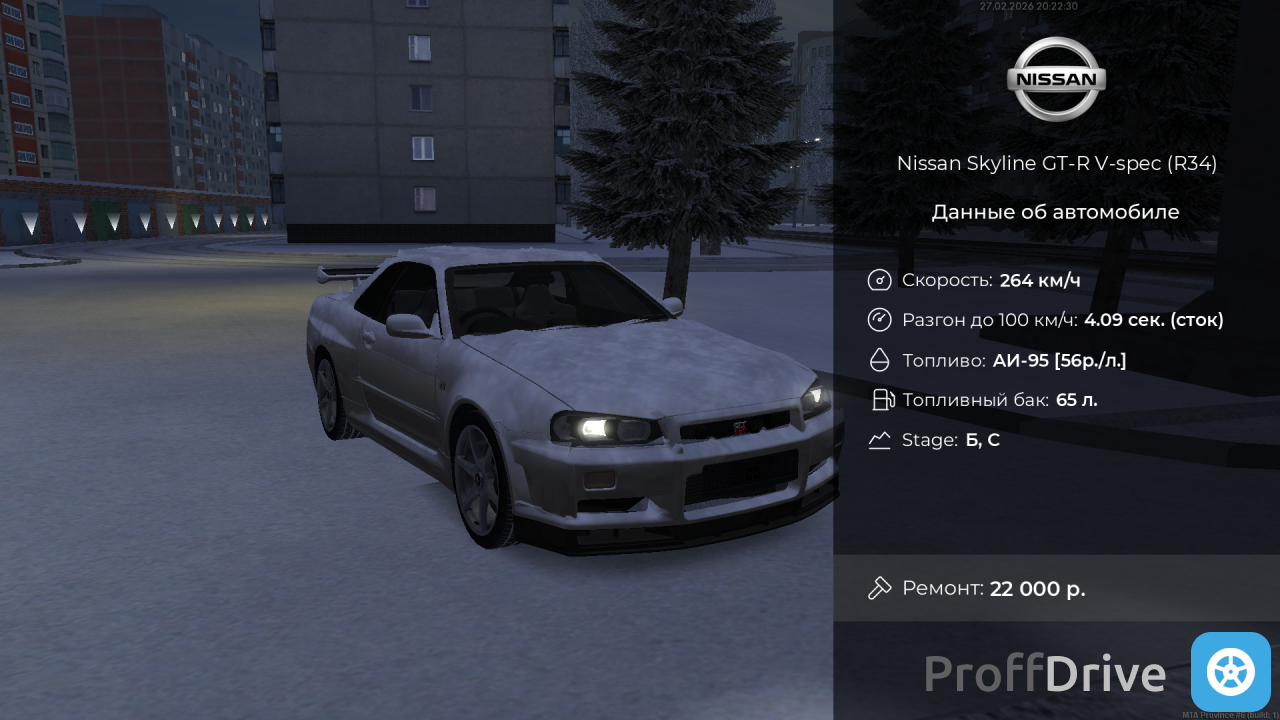This screenshot has height=720, width=1280.
Task: Select the Ремонт 22 000 р. repair row
Action: 1056,588
